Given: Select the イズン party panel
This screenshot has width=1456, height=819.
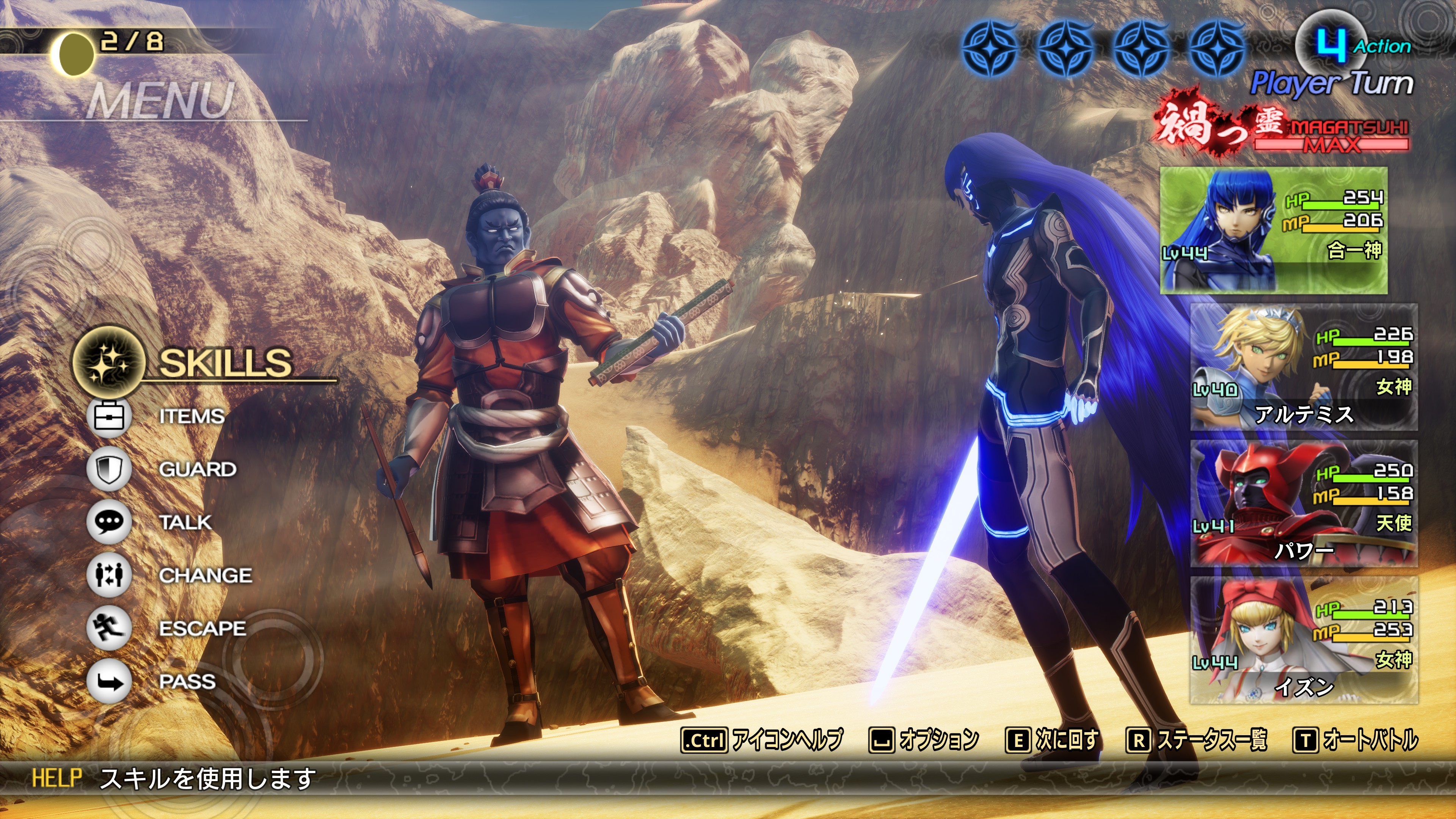Looking at the screenshot, I should click(1304, 640).
